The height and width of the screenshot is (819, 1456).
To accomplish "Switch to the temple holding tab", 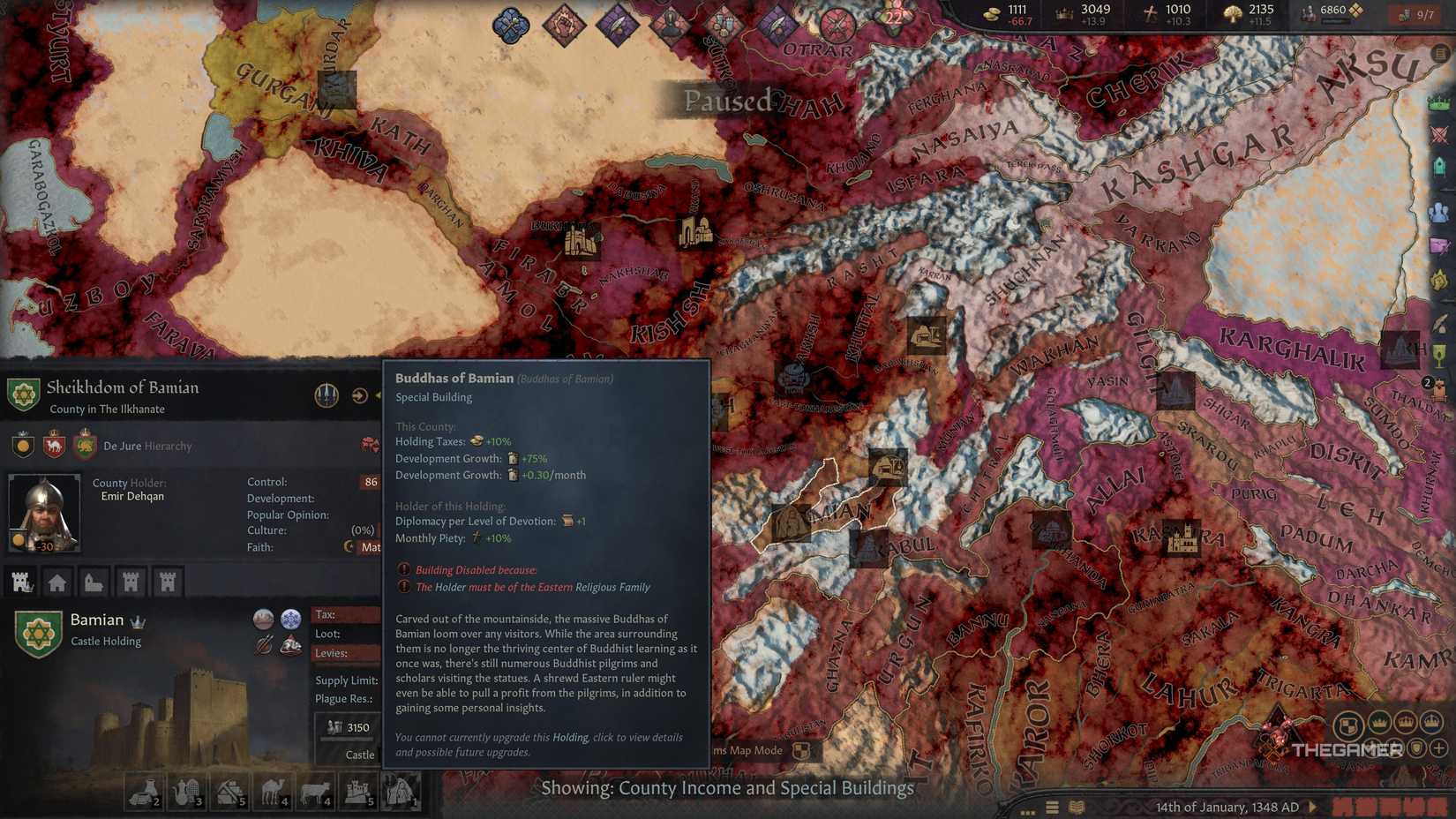I will (x=92, y=582).
